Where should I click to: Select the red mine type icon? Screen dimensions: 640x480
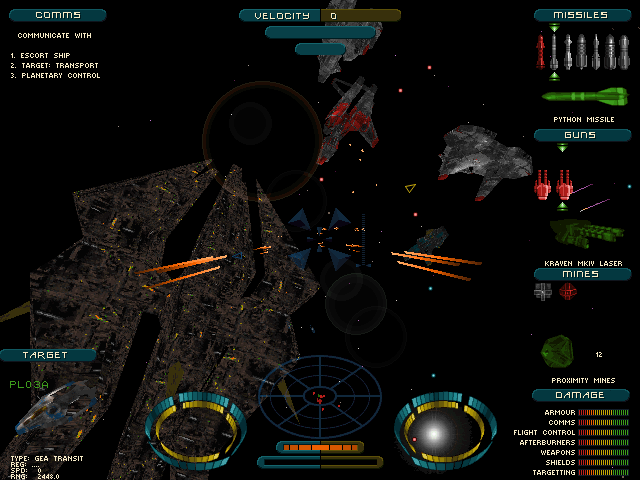[568, 291]
